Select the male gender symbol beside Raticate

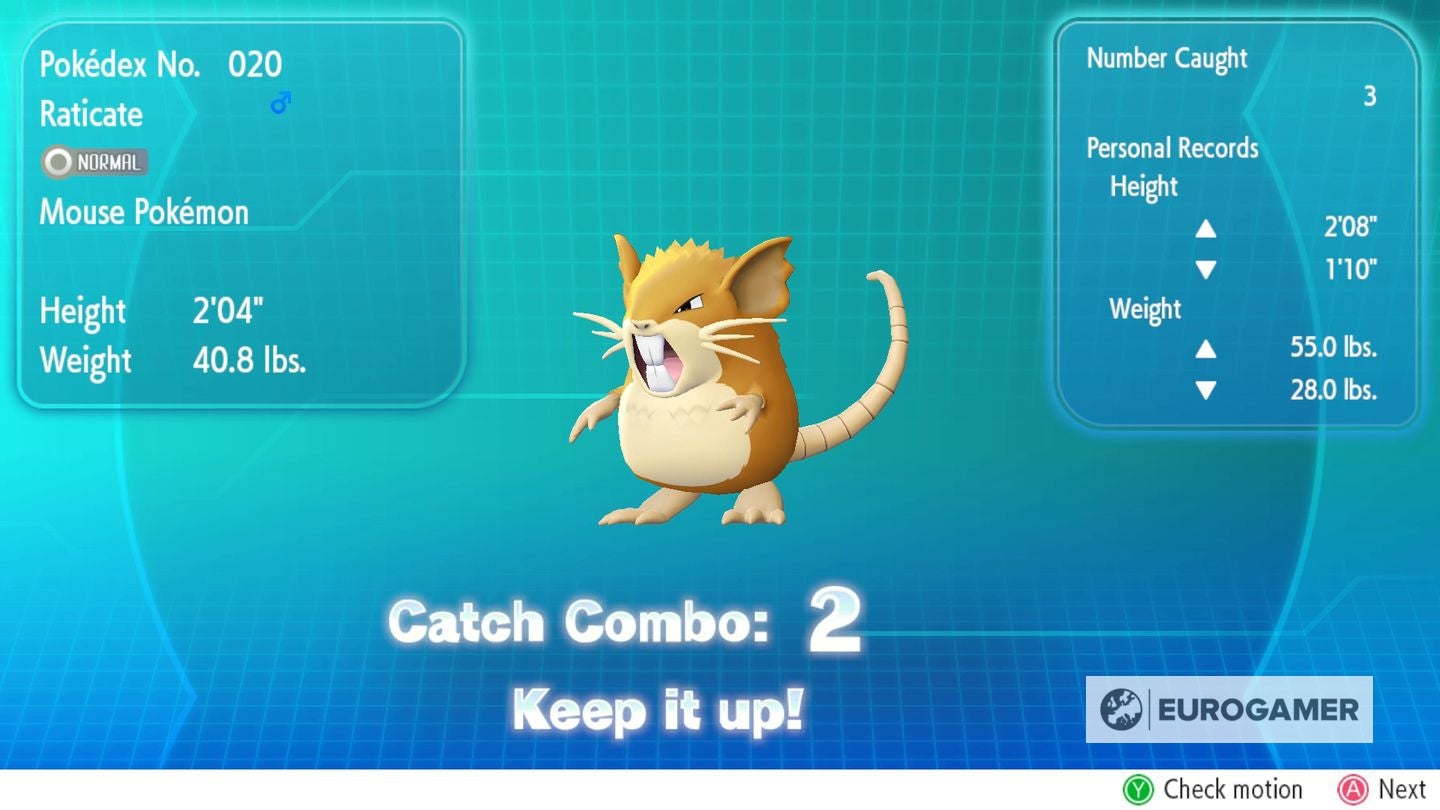tap(280, 100)
